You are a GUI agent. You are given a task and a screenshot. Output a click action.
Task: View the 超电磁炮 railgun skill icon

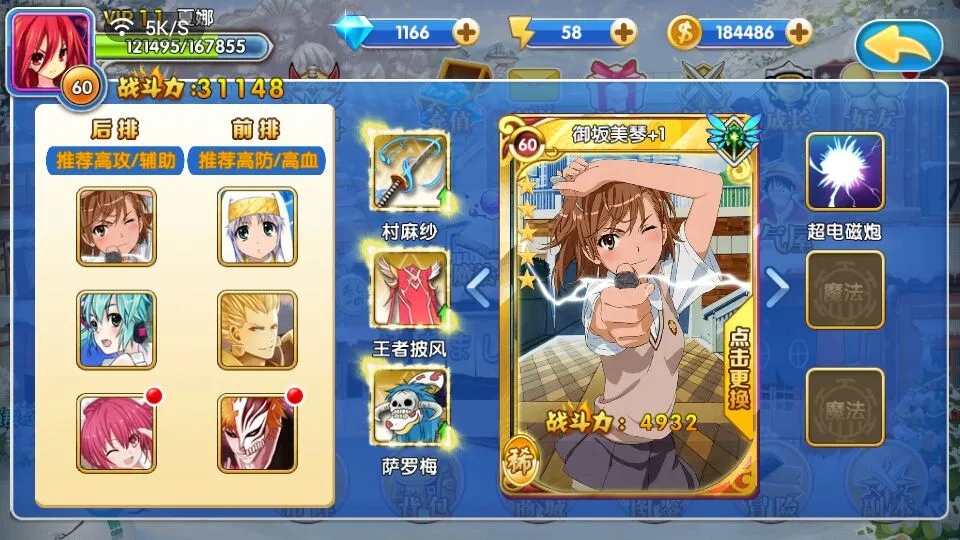pyautogui.click(x=845, y=171)
